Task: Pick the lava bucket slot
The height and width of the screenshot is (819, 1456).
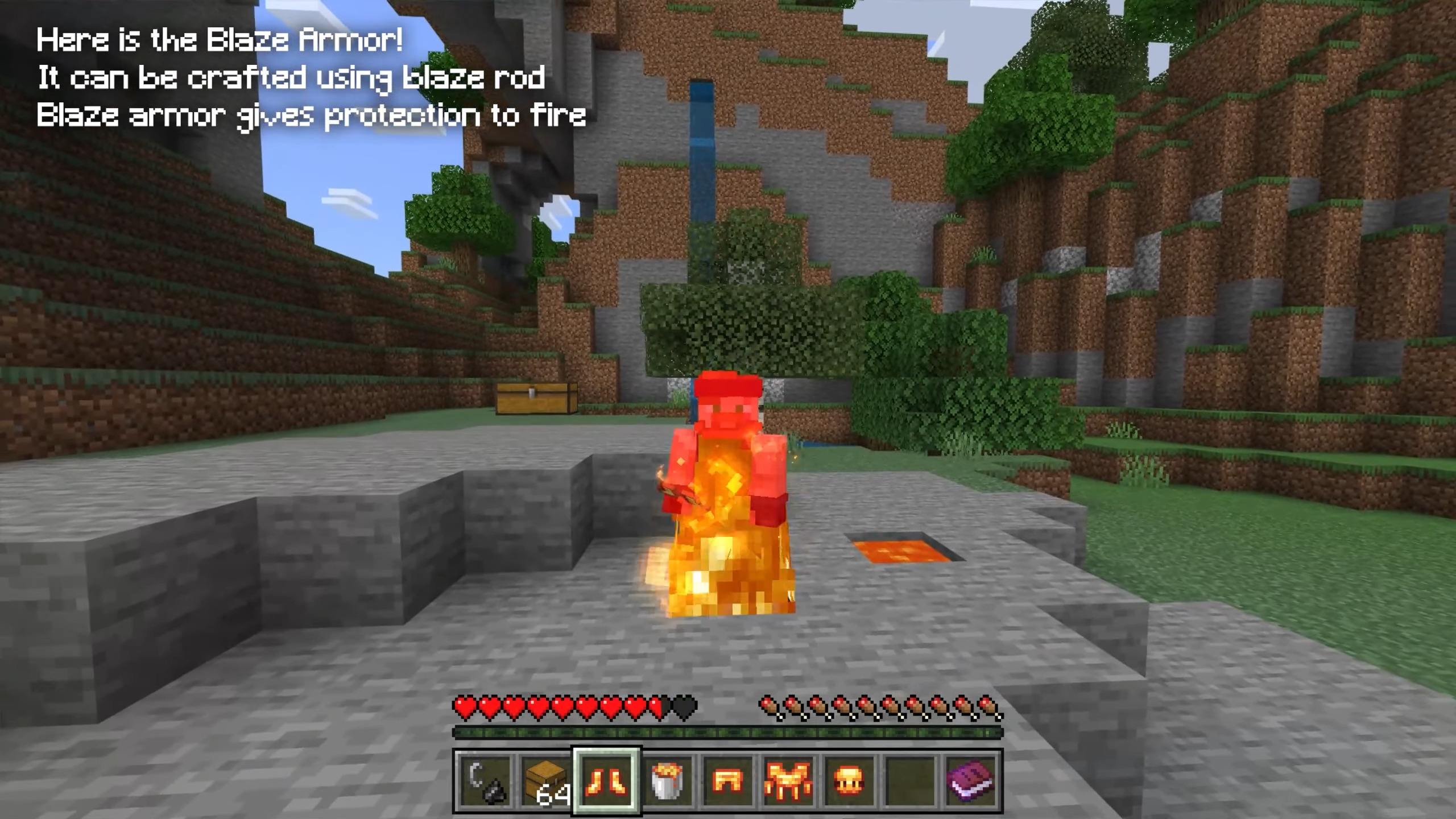Action: [668, 781]
